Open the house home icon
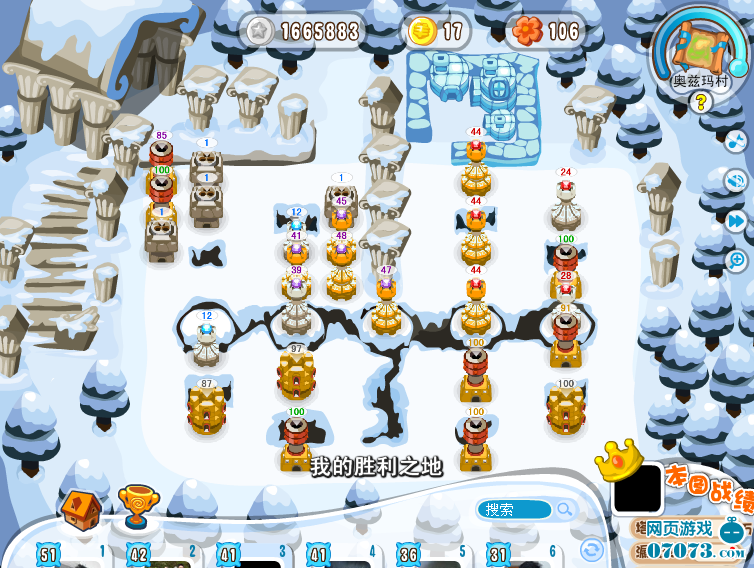Screen dimensions: 754x568 coord(80,507)
